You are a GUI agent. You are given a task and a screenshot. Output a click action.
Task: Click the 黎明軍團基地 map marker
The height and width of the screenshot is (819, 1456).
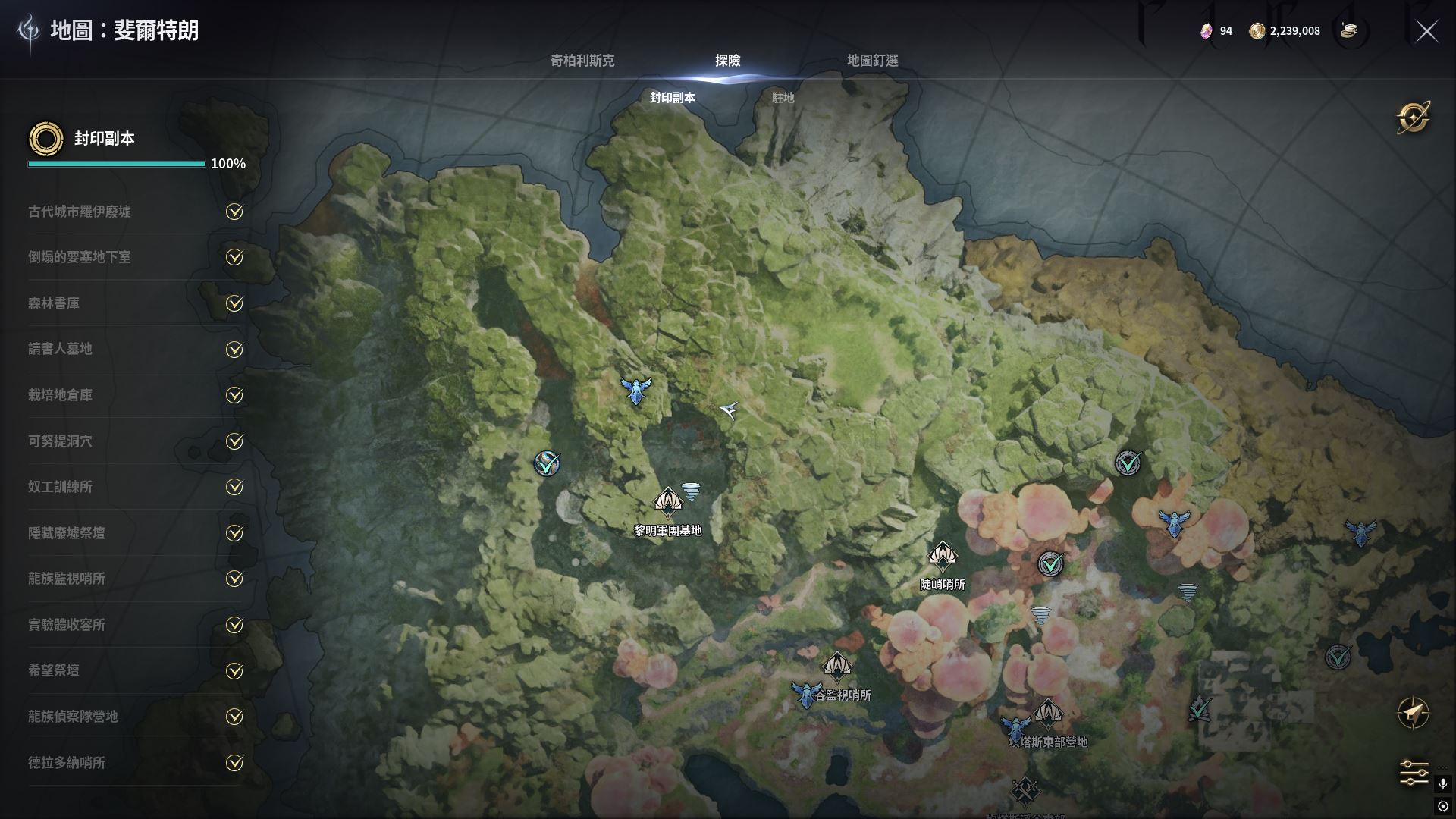[x=668, y=502]
